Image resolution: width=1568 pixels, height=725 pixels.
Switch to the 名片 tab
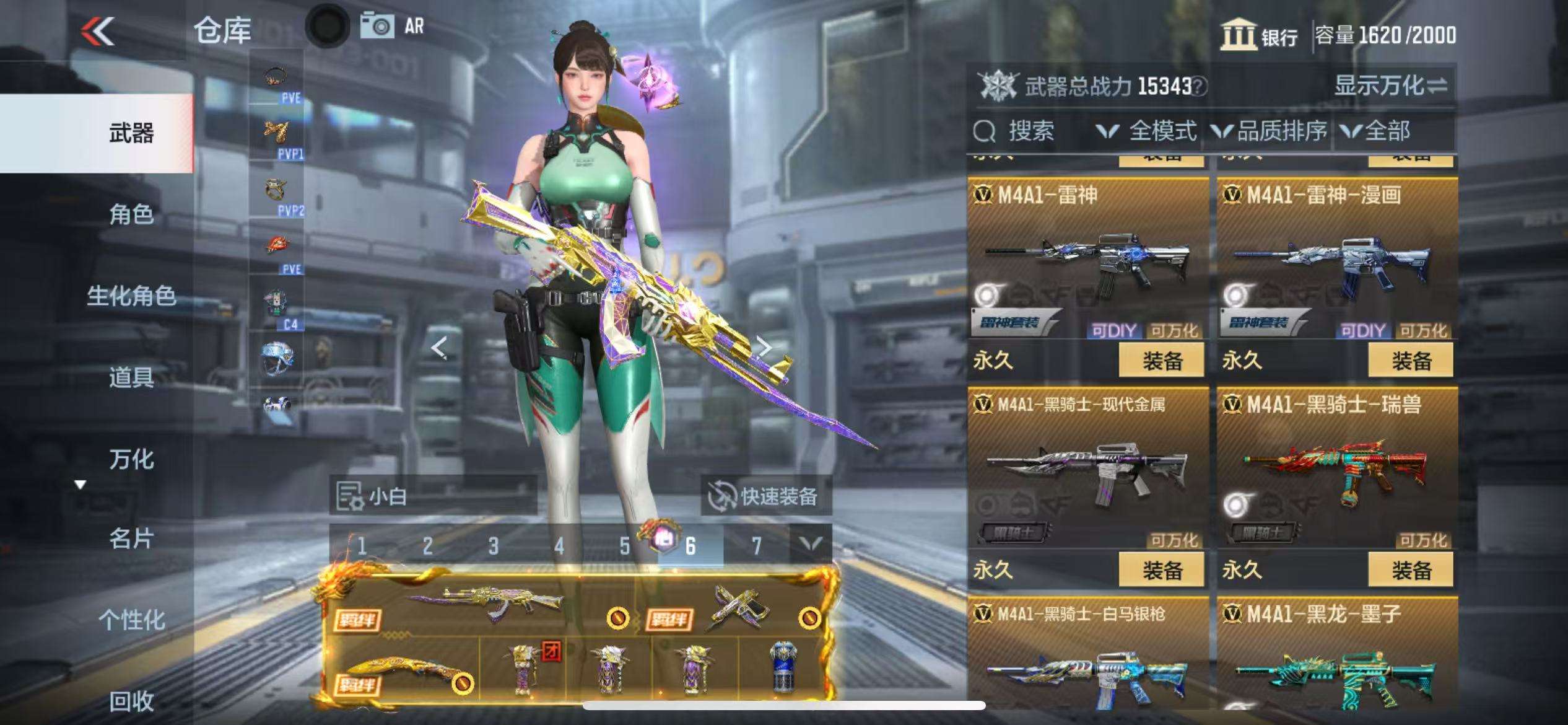point(131,538)
